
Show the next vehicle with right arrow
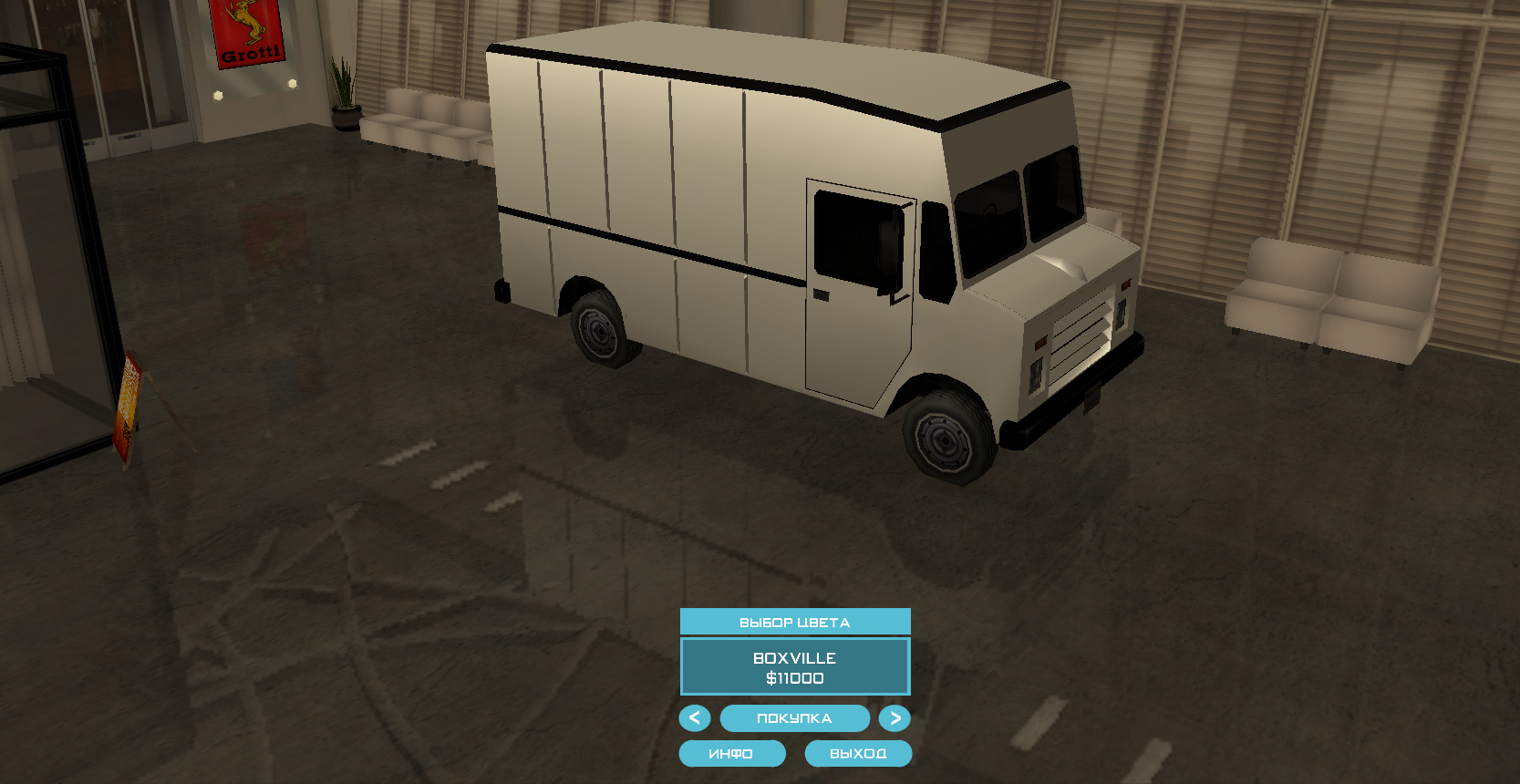tap(894, 718)
